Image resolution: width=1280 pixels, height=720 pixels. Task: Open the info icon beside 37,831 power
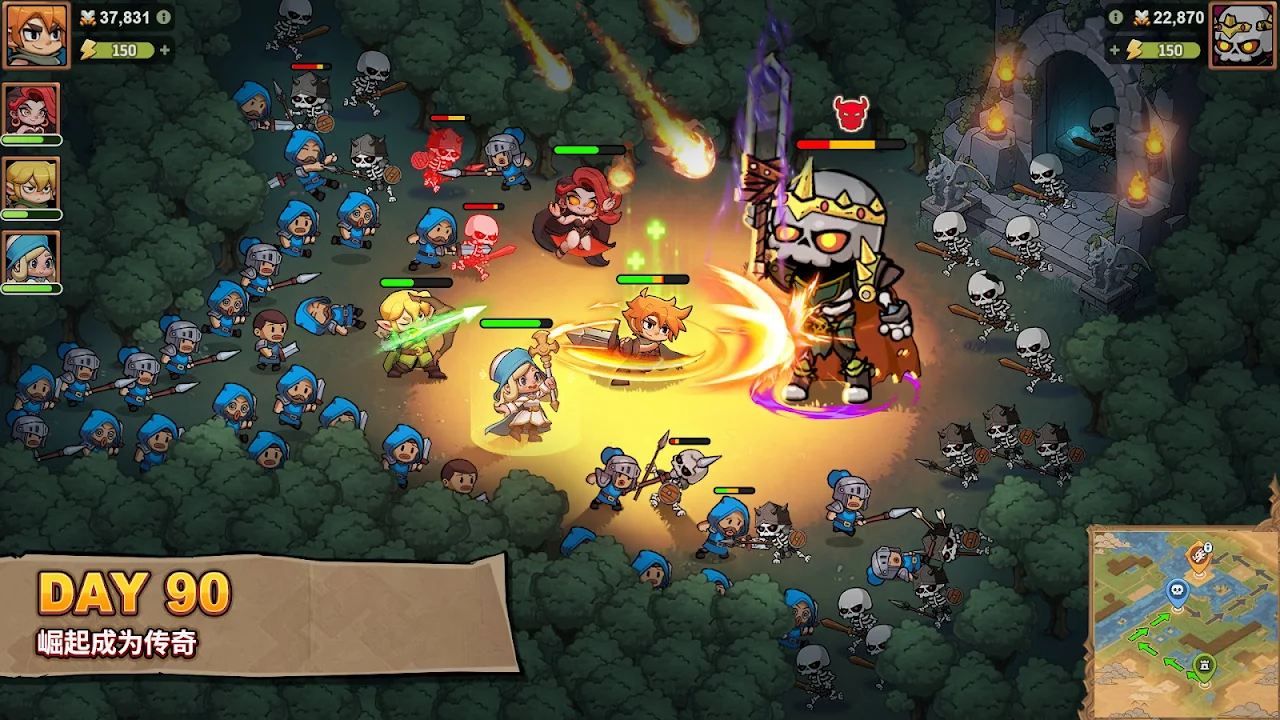click(x=163, y=18)
